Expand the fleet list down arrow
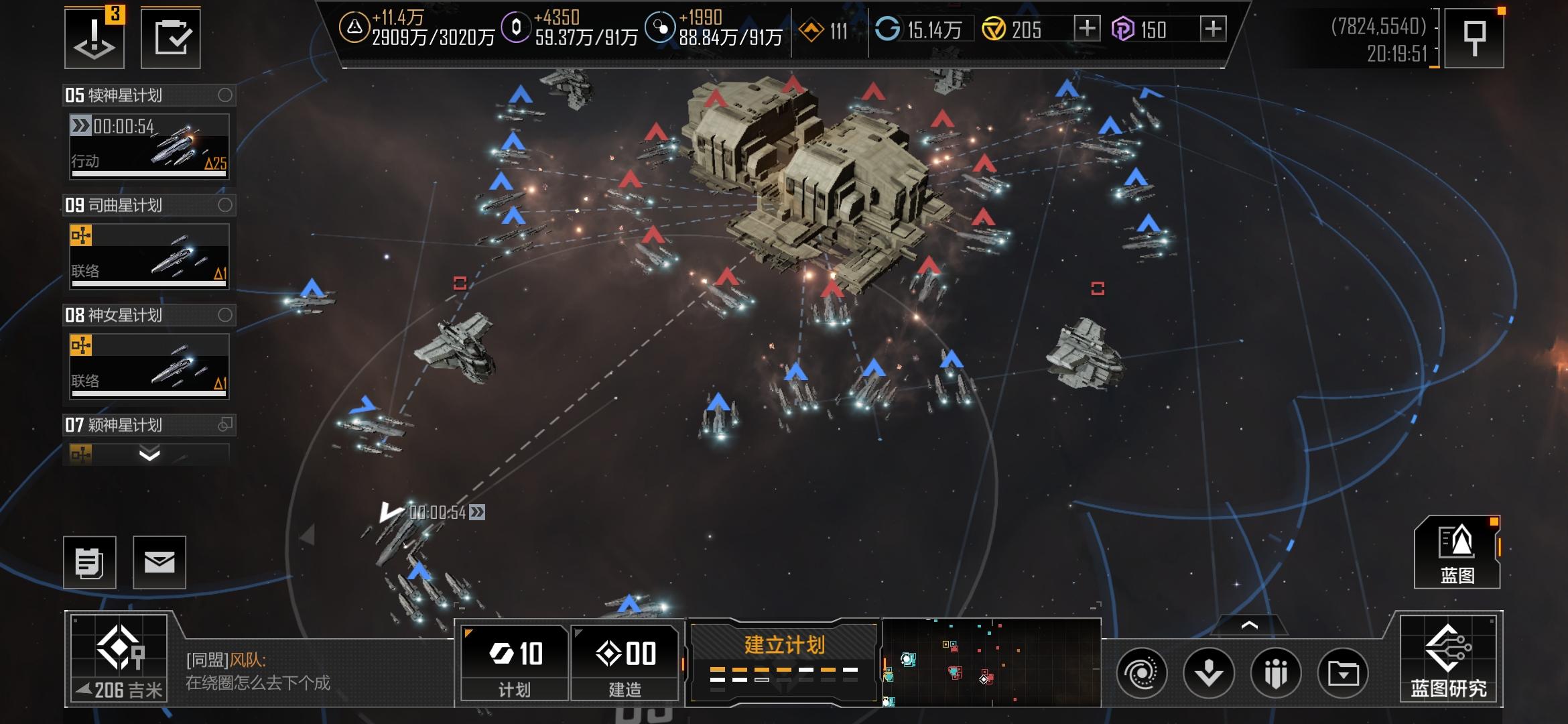Screen dimensions: 1568x724 pyautogui.click(x=149, y=455)
